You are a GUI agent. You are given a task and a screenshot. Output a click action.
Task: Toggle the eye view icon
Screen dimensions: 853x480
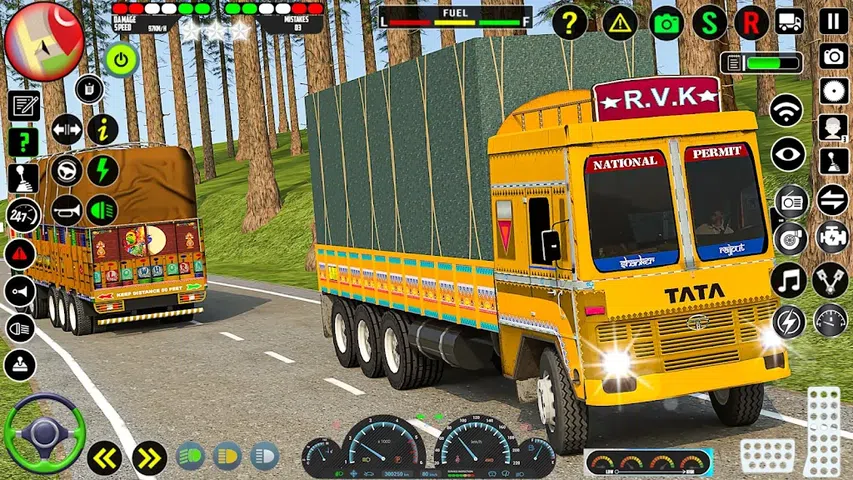tap(788, 154)
